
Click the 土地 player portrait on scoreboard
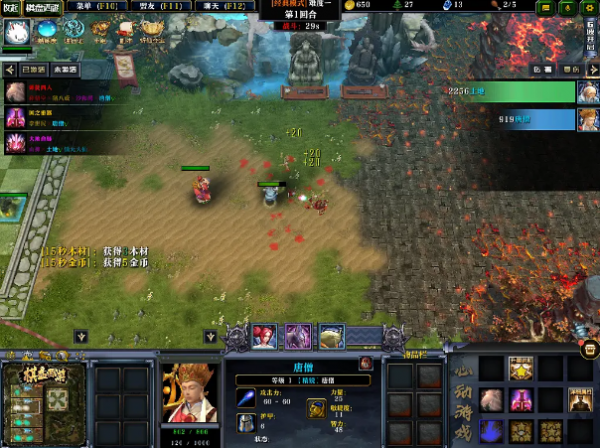pos(588,93)
